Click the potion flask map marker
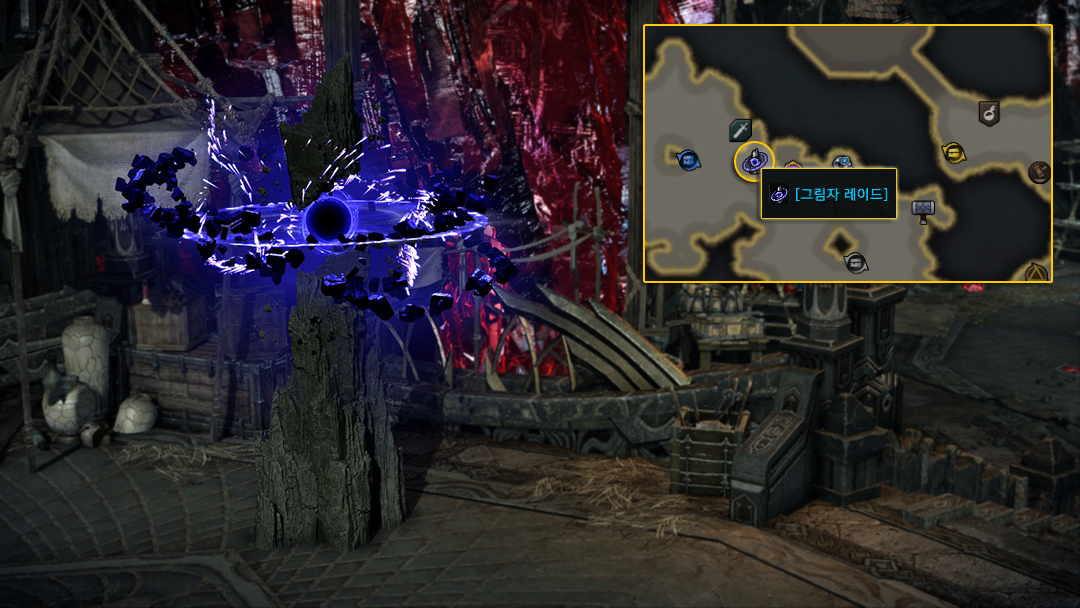This screenshot has height=608, width=1080. click(x=988, y=113)
